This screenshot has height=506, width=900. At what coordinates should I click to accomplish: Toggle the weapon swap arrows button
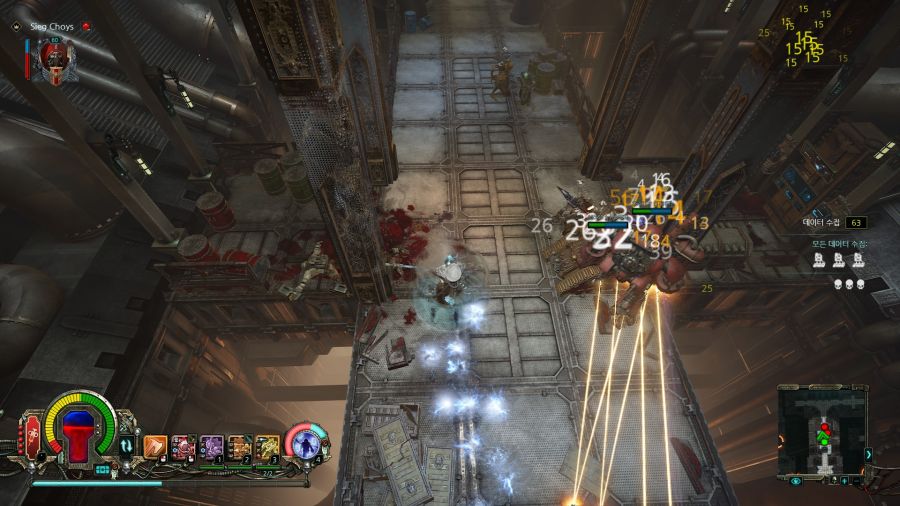(127, 446)
